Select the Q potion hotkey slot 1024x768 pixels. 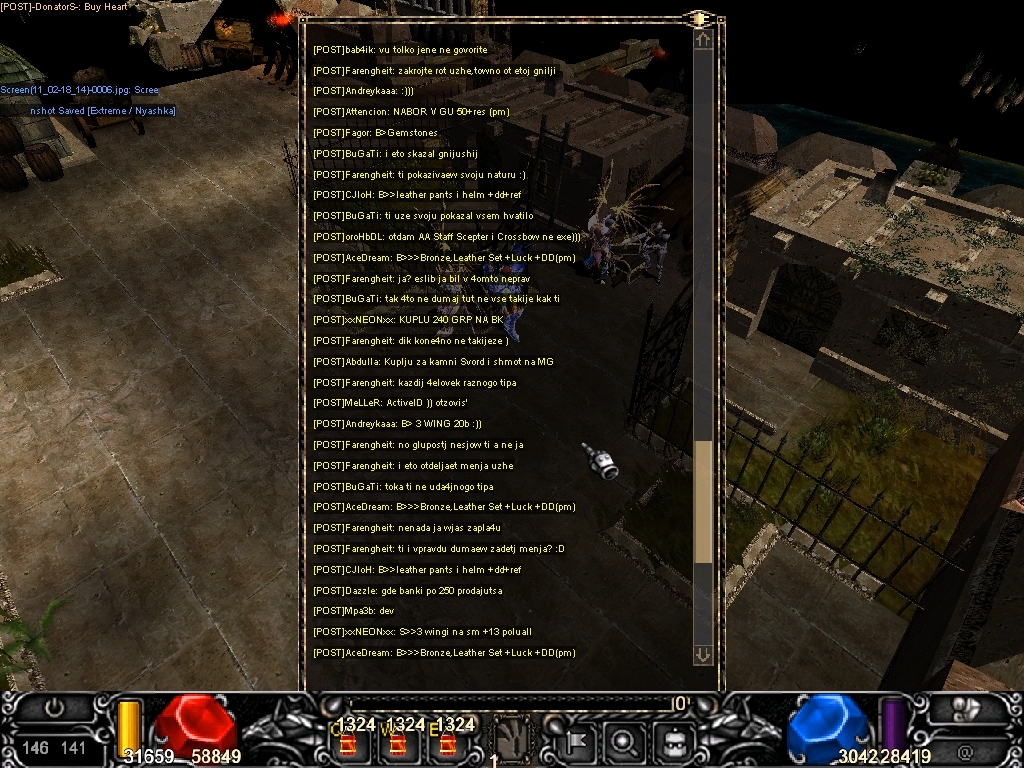coord(350,742)
